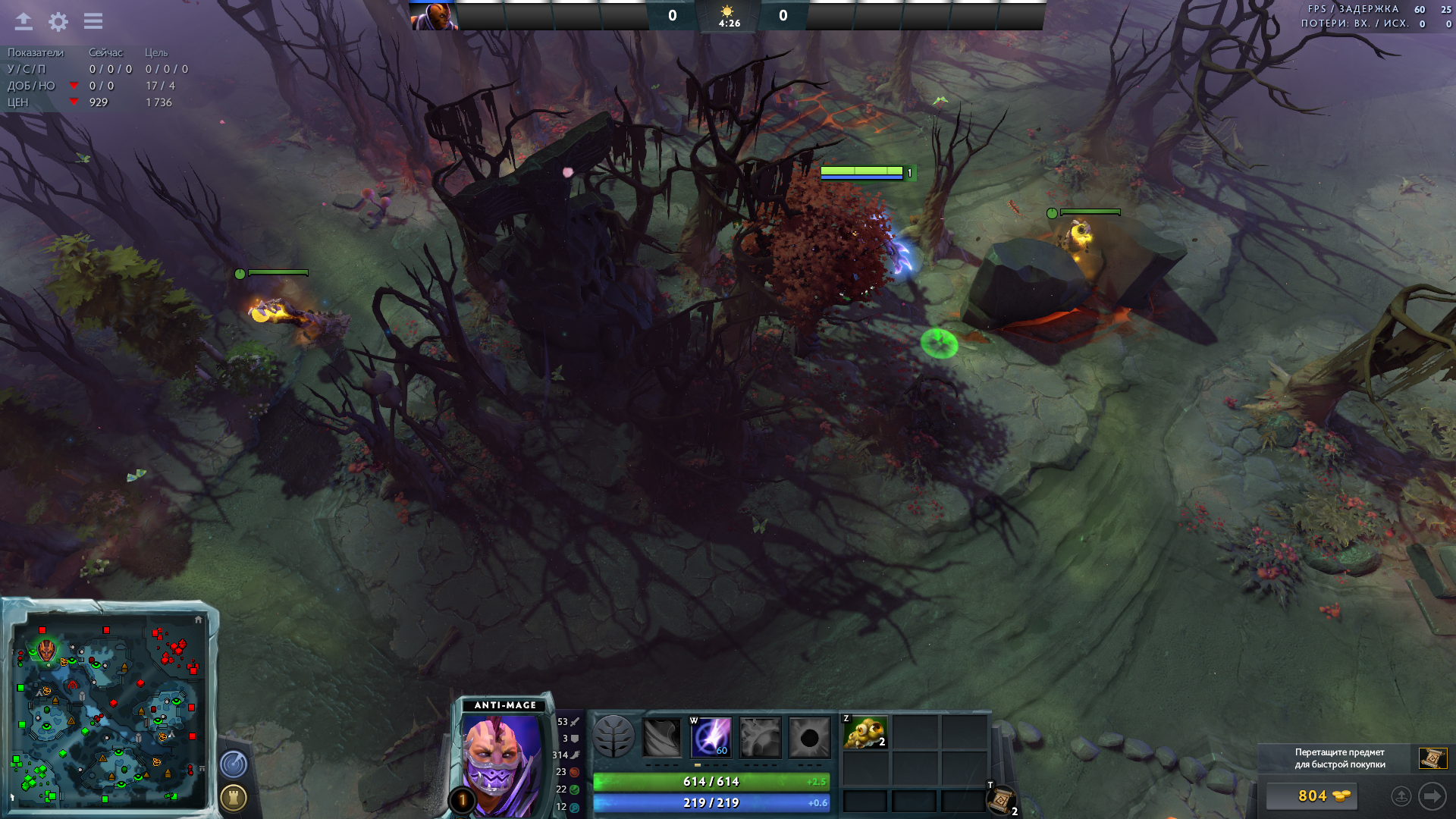Click the dashboard arrow icon
Viewport: 1456px width, 819px height.
click(x=24, y=21)
